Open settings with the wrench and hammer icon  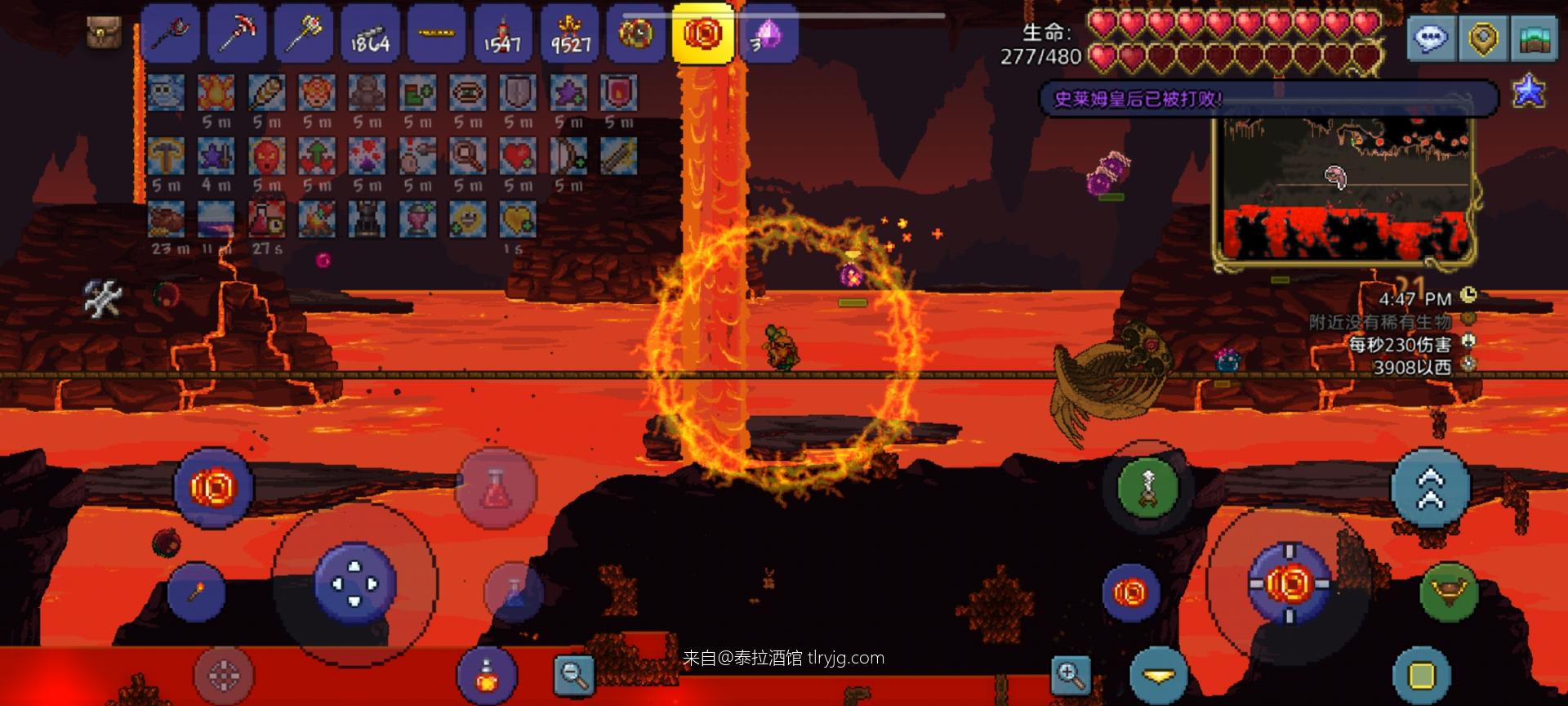[x=104, y=298]
